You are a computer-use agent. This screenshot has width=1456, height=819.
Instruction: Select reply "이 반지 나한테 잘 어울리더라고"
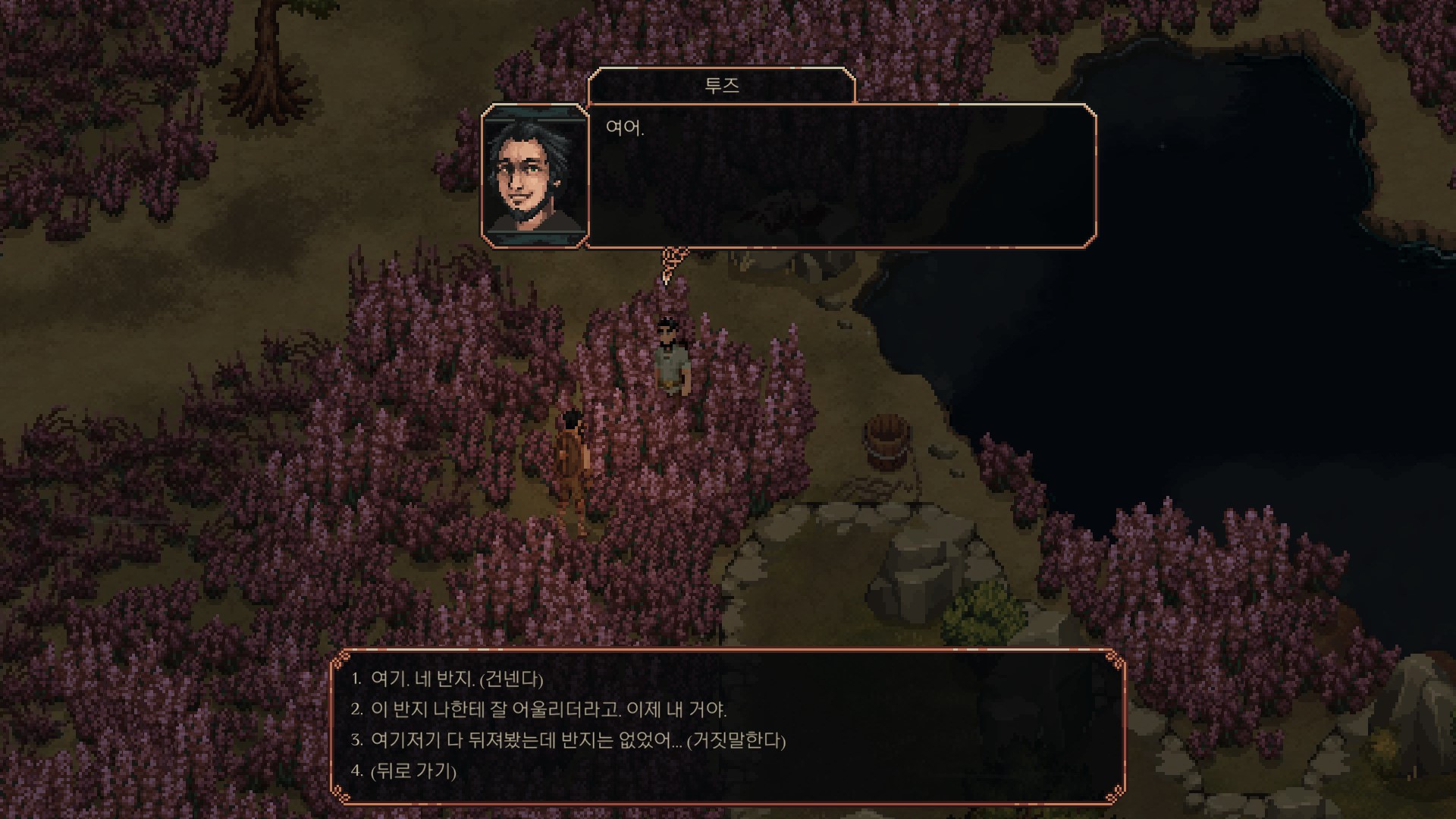[x=548, y=710]
